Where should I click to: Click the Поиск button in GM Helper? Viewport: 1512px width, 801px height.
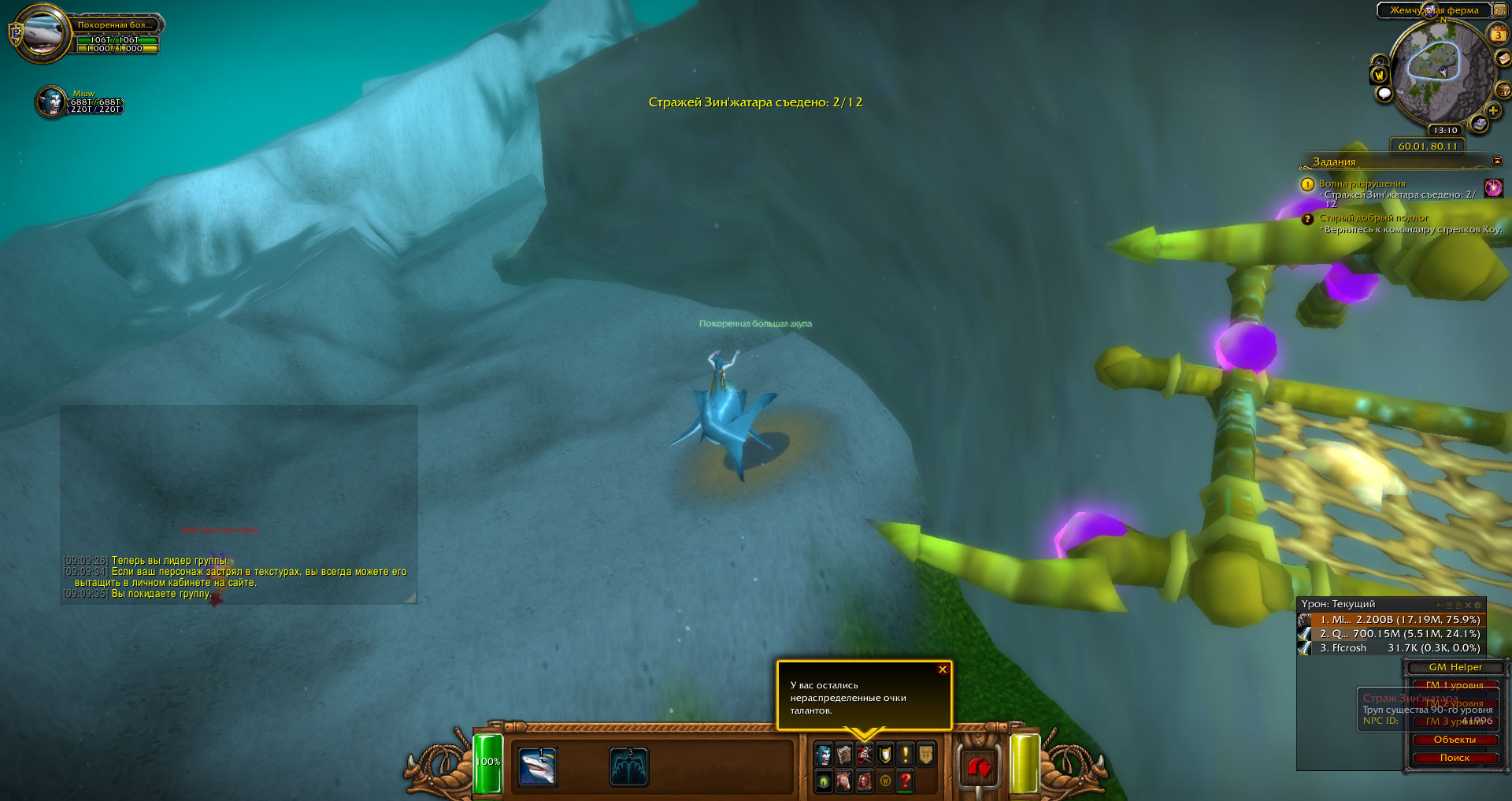coord(1455,758)
